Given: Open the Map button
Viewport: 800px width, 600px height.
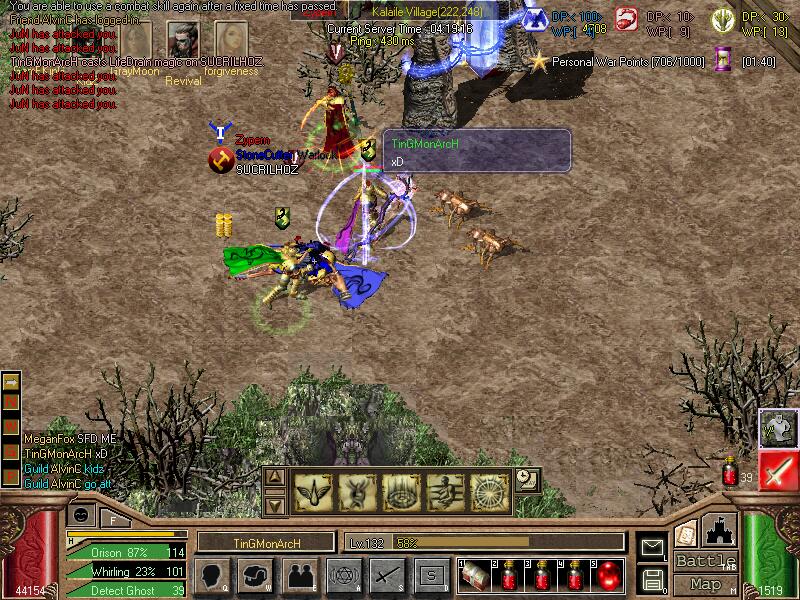Looking at the screenshot, I should [705, 584].
